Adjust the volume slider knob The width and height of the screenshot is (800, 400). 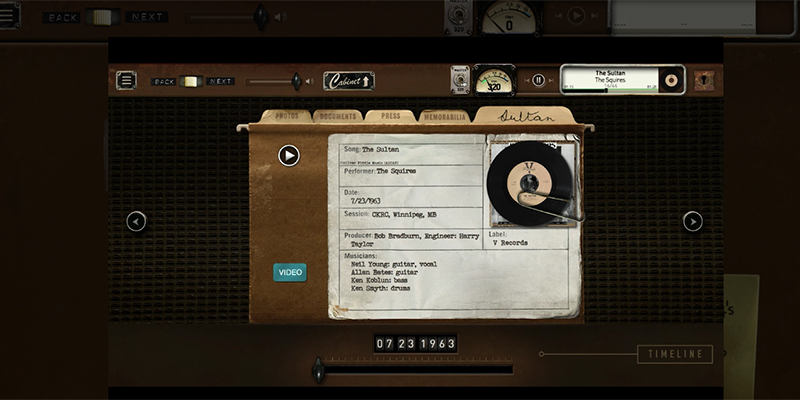click(295, 81)
